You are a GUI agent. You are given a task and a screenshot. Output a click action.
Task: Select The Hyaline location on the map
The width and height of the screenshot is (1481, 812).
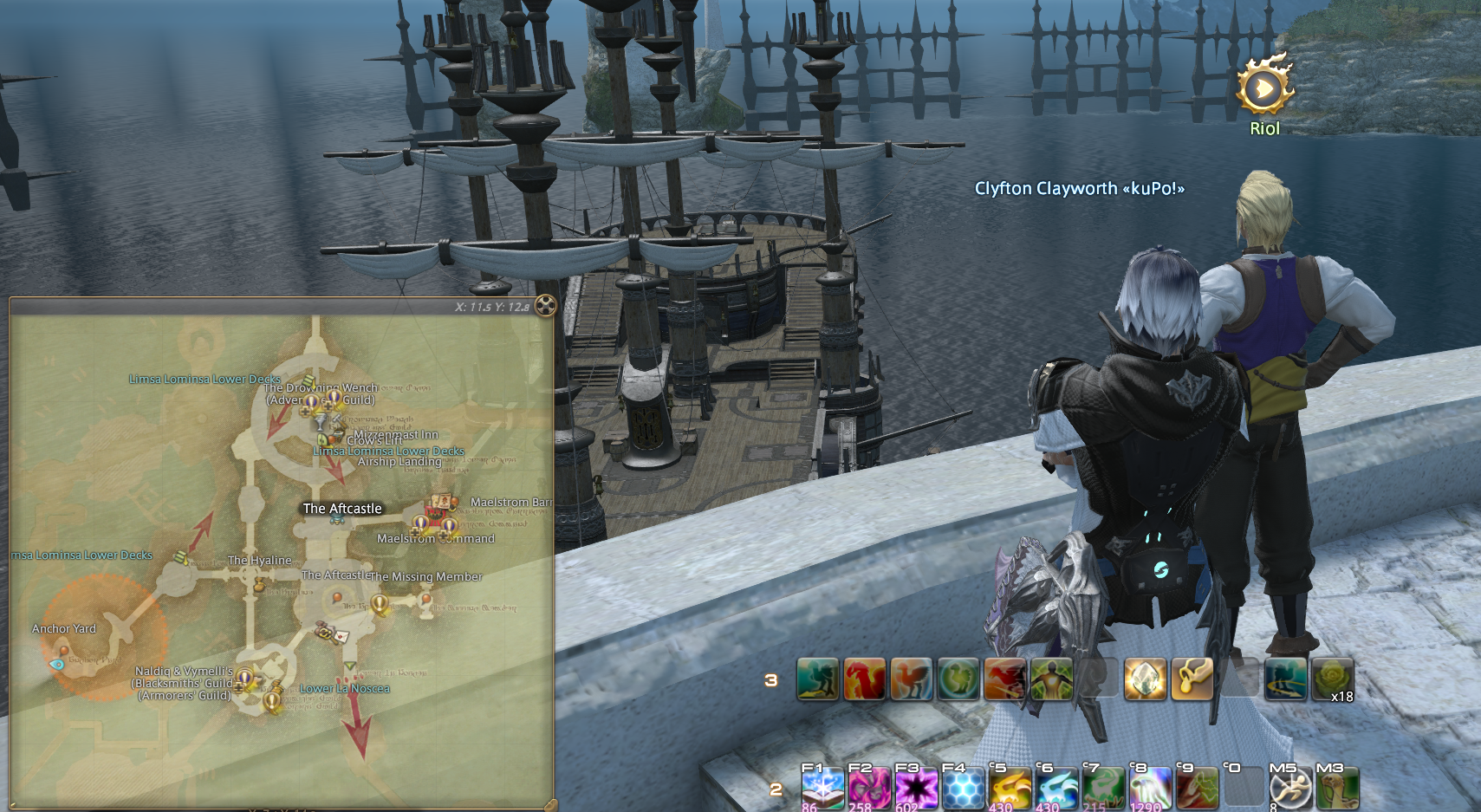tap(259, 561)
